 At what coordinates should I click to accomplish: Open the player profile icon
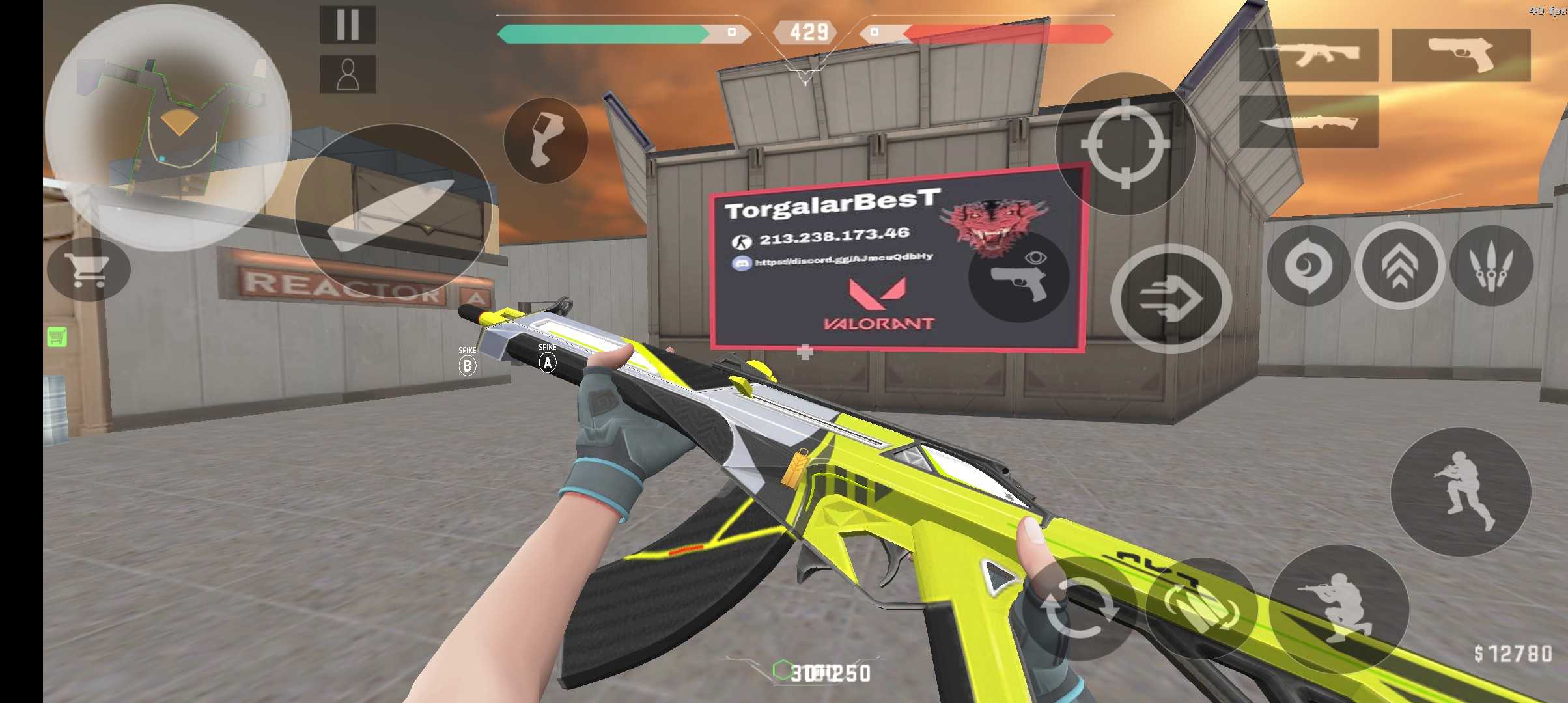pos(348,74)
